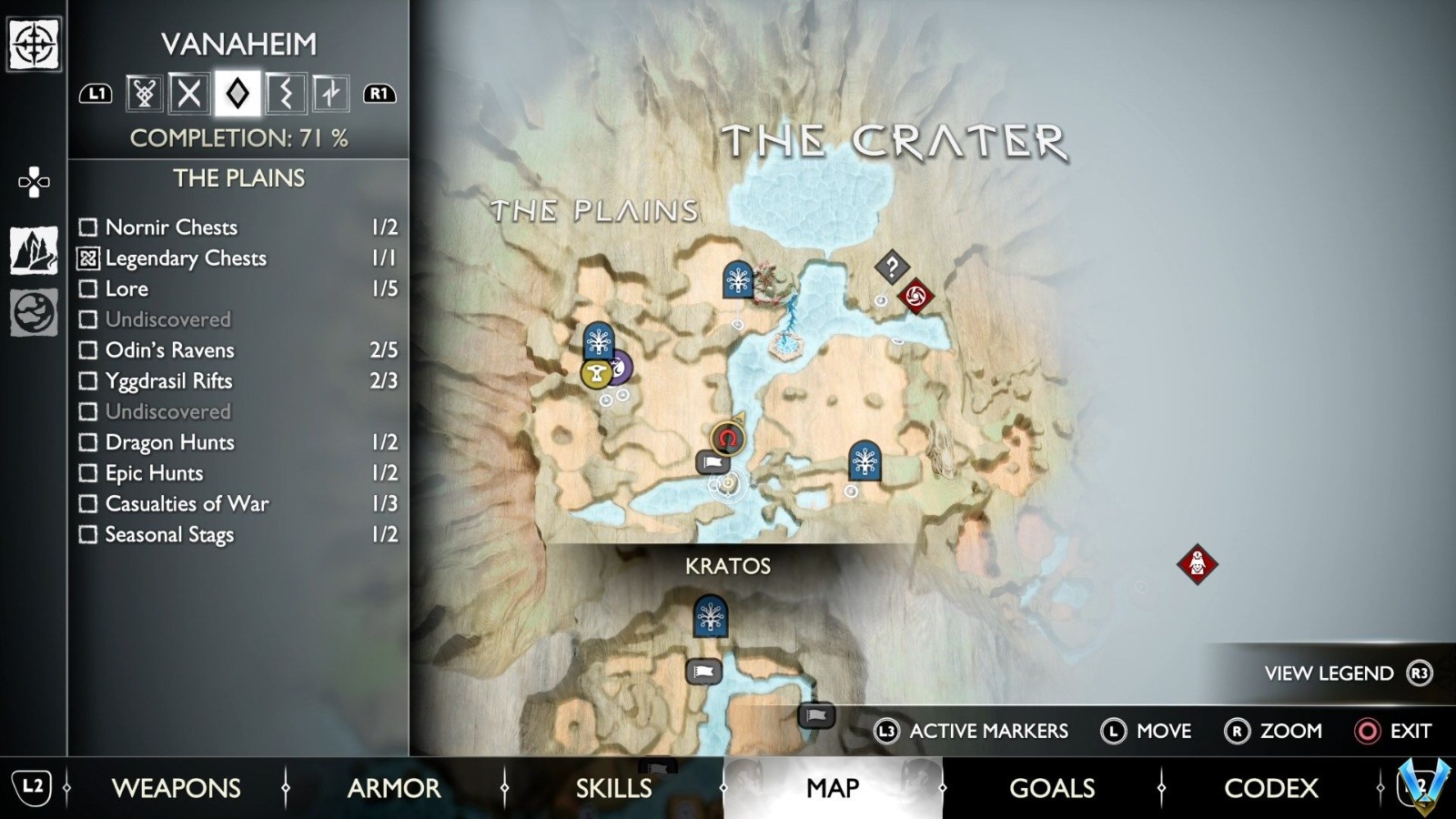
Task: Switch to the GOALS tab
Action: (1051, 788)
